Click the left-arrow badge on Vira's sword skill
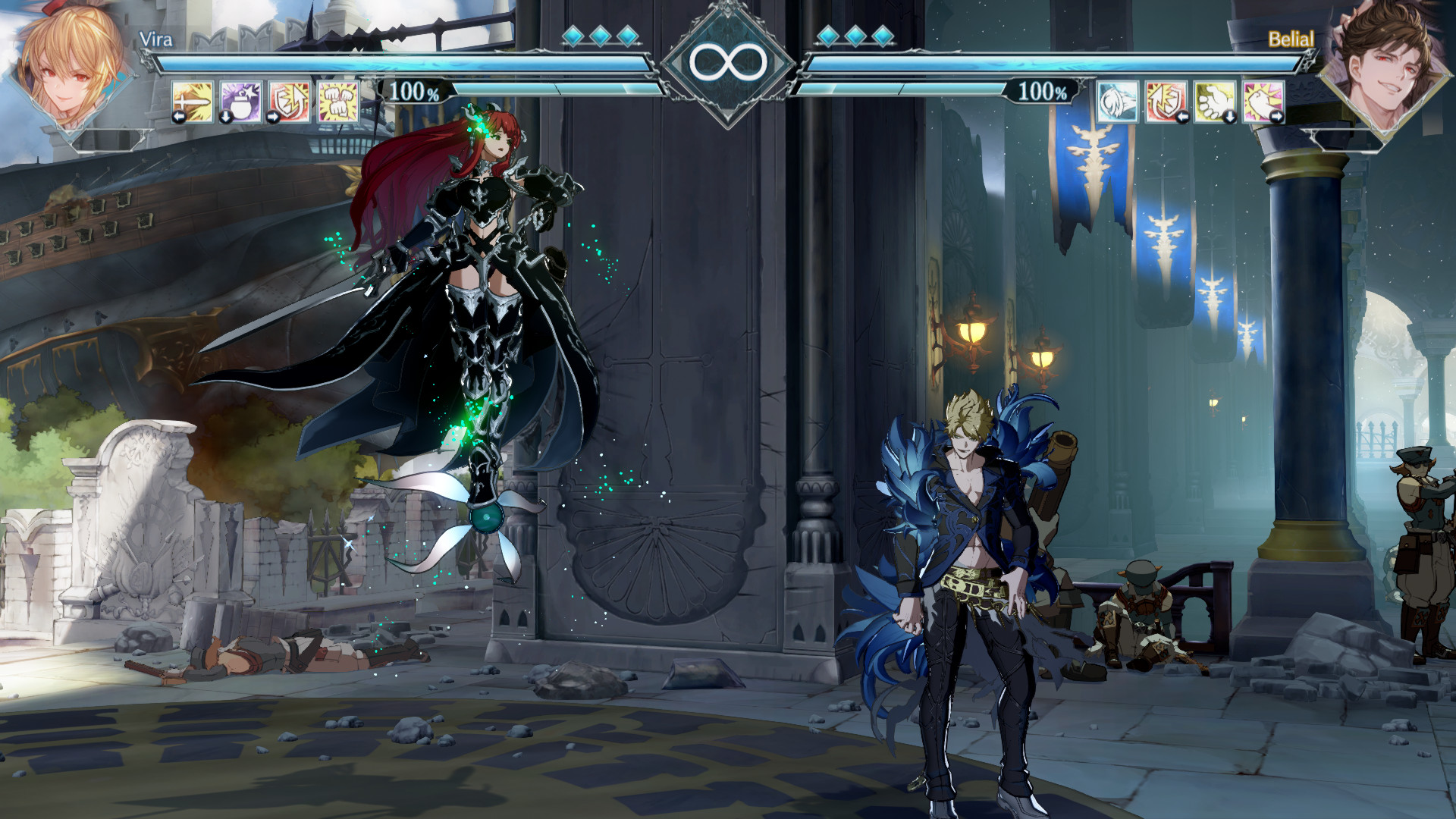Image resolution: width=1456 pixels, height=819 pixels. coord(179,116)
